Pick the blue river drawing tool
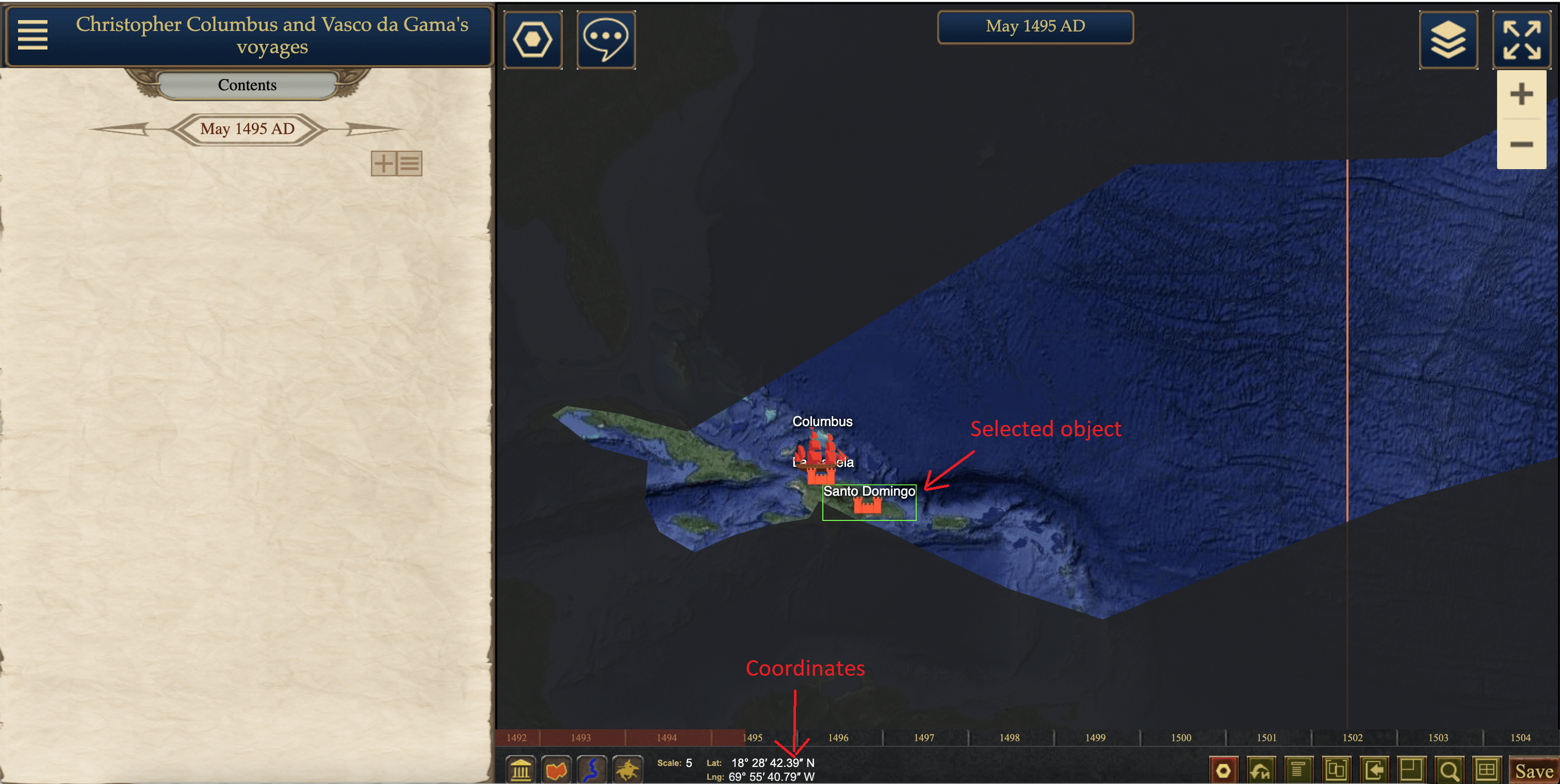The image size is (1560, 784). 592,770
